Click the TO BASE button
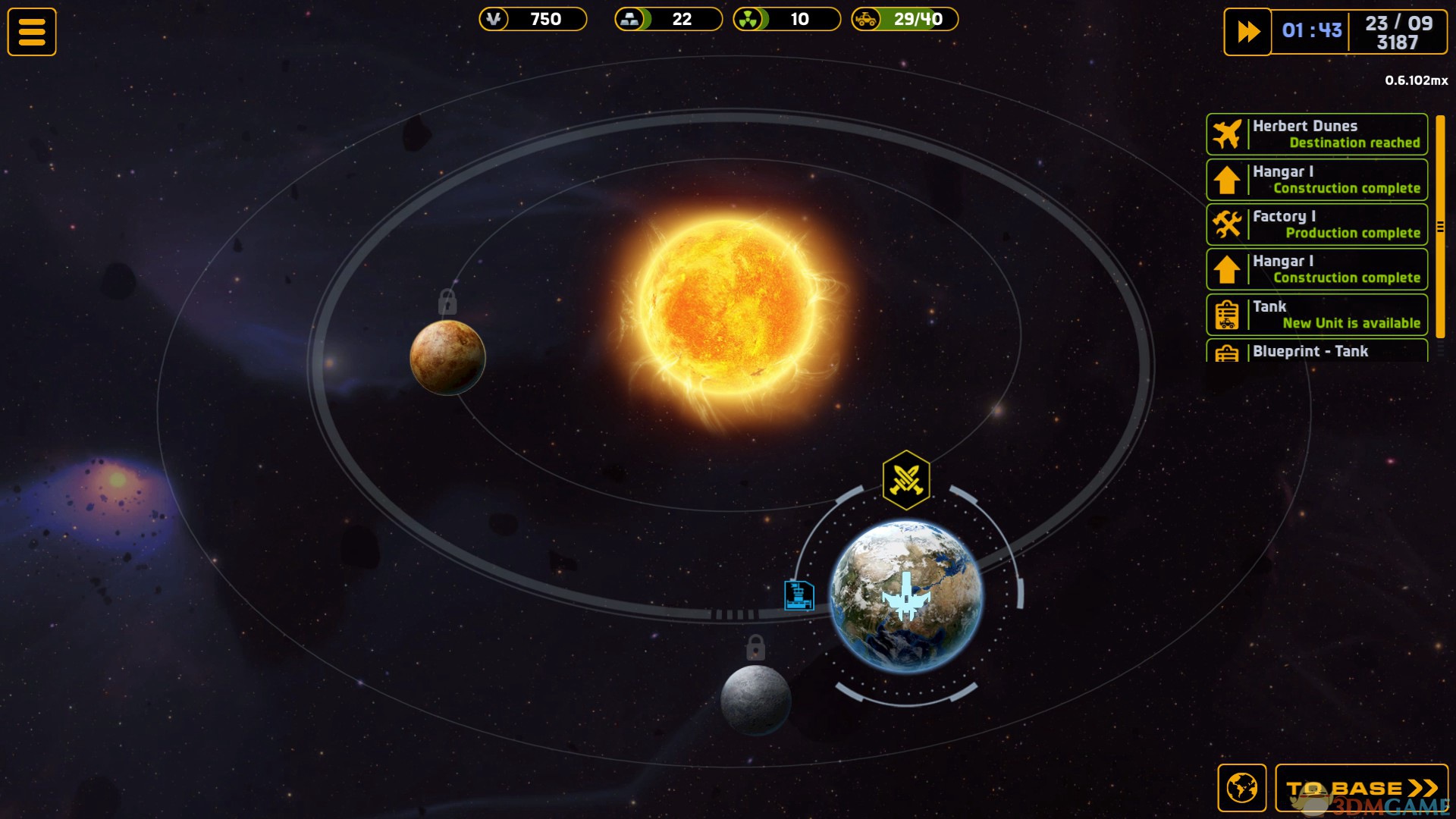1456x819 pixels. coord(1361,788)
